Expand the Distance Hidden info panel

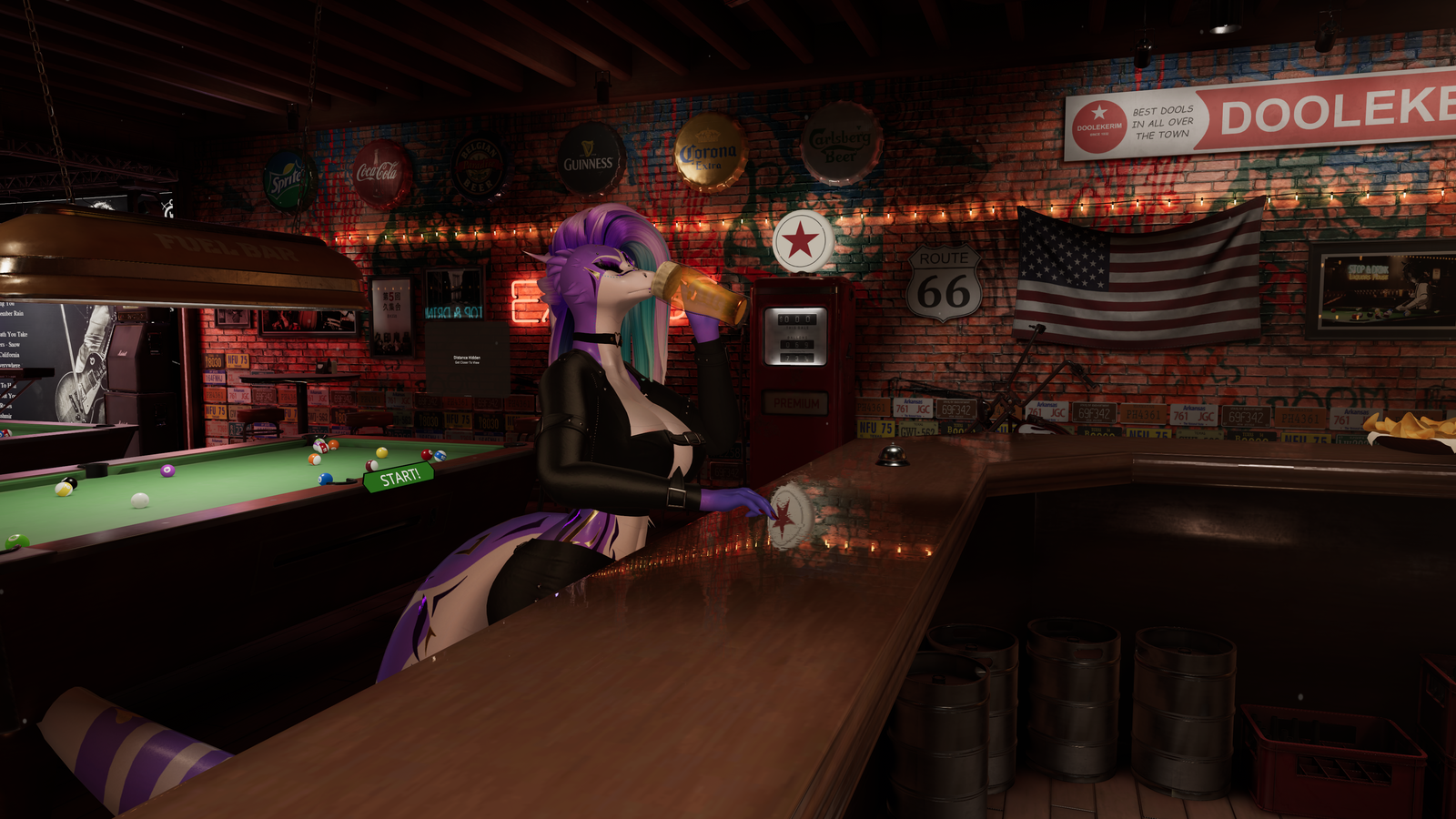click(x=467, y=358)
